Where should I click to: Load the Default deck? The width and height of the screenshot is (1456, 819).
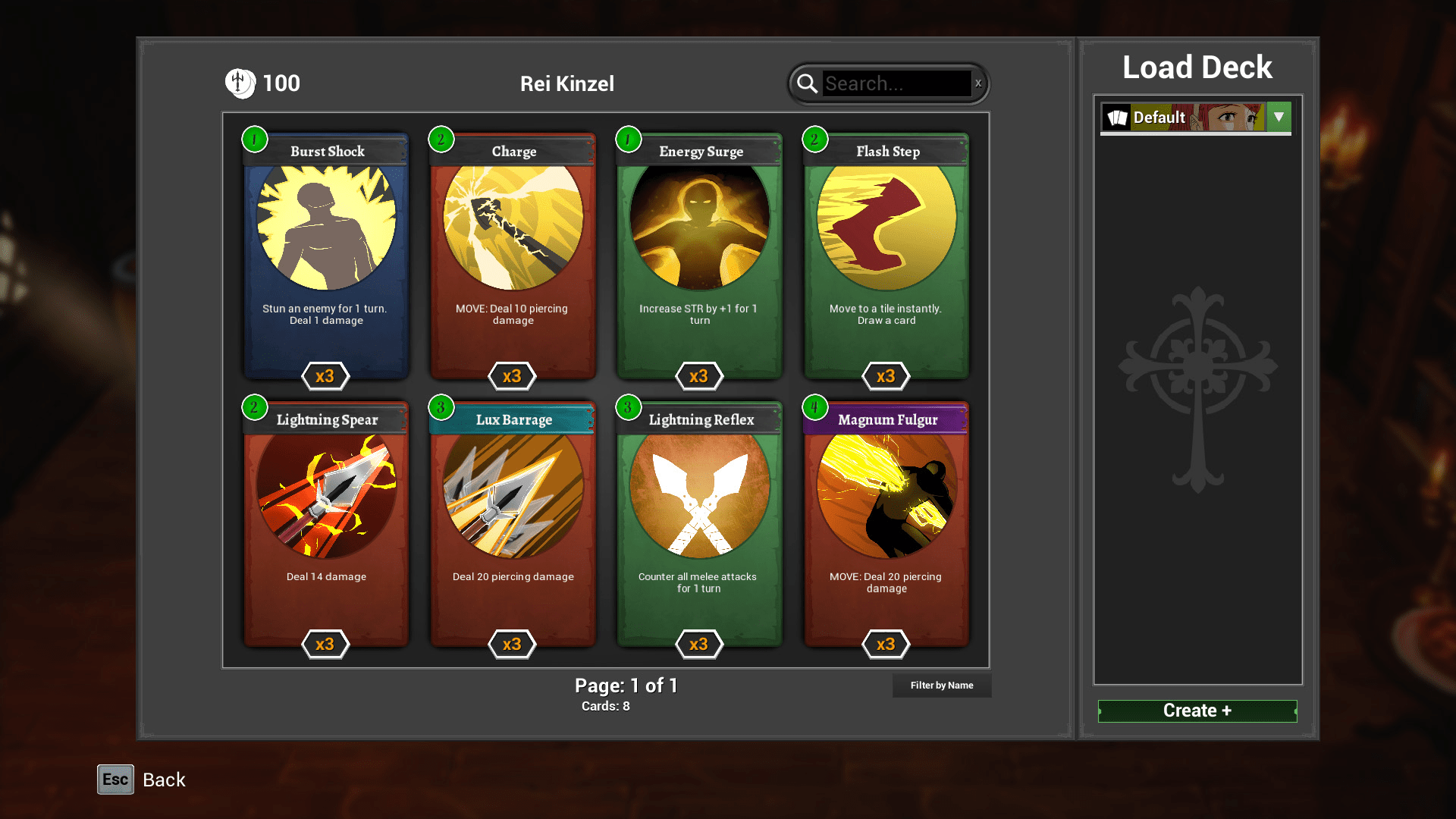pos(1183,118)
